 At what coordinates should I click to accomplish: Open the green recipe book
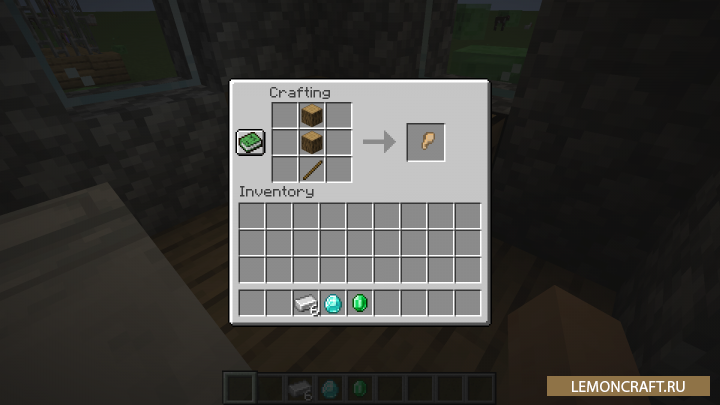[x=250, y=143]
